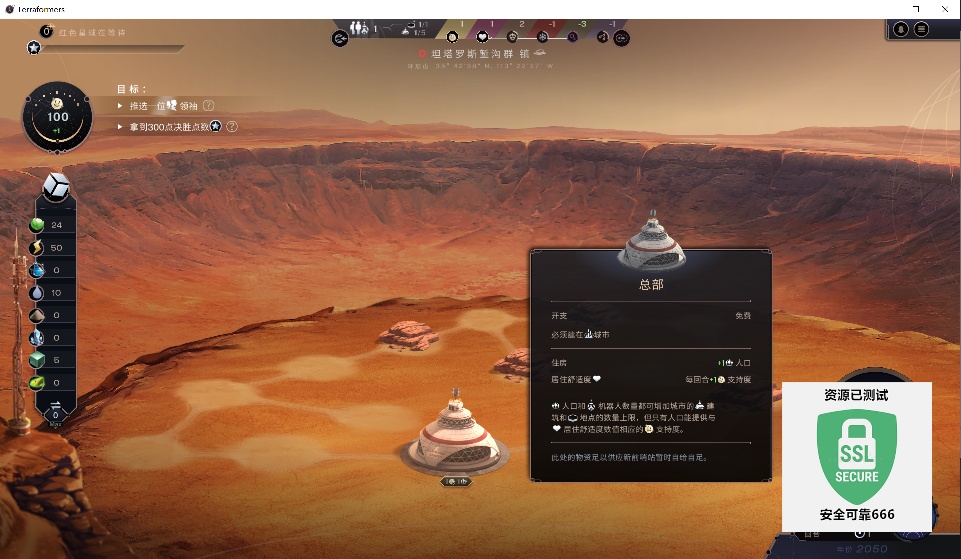This screenshot has height=559, width=961.
Task: Open the support gauge dial showing 100
Action: point(58,117)
